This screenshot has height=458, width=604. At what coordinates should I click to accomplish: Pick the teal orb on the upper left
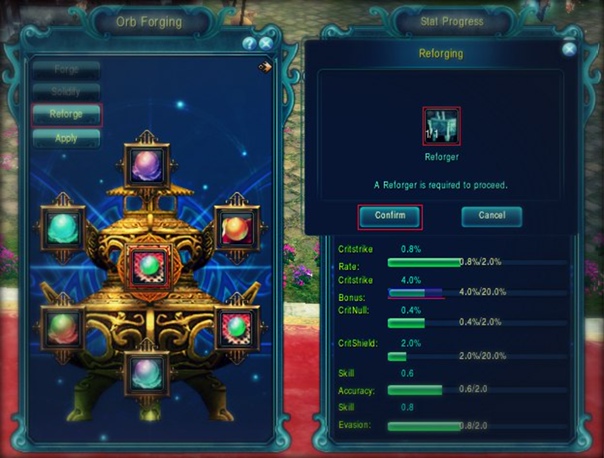[x=62, y=226]
